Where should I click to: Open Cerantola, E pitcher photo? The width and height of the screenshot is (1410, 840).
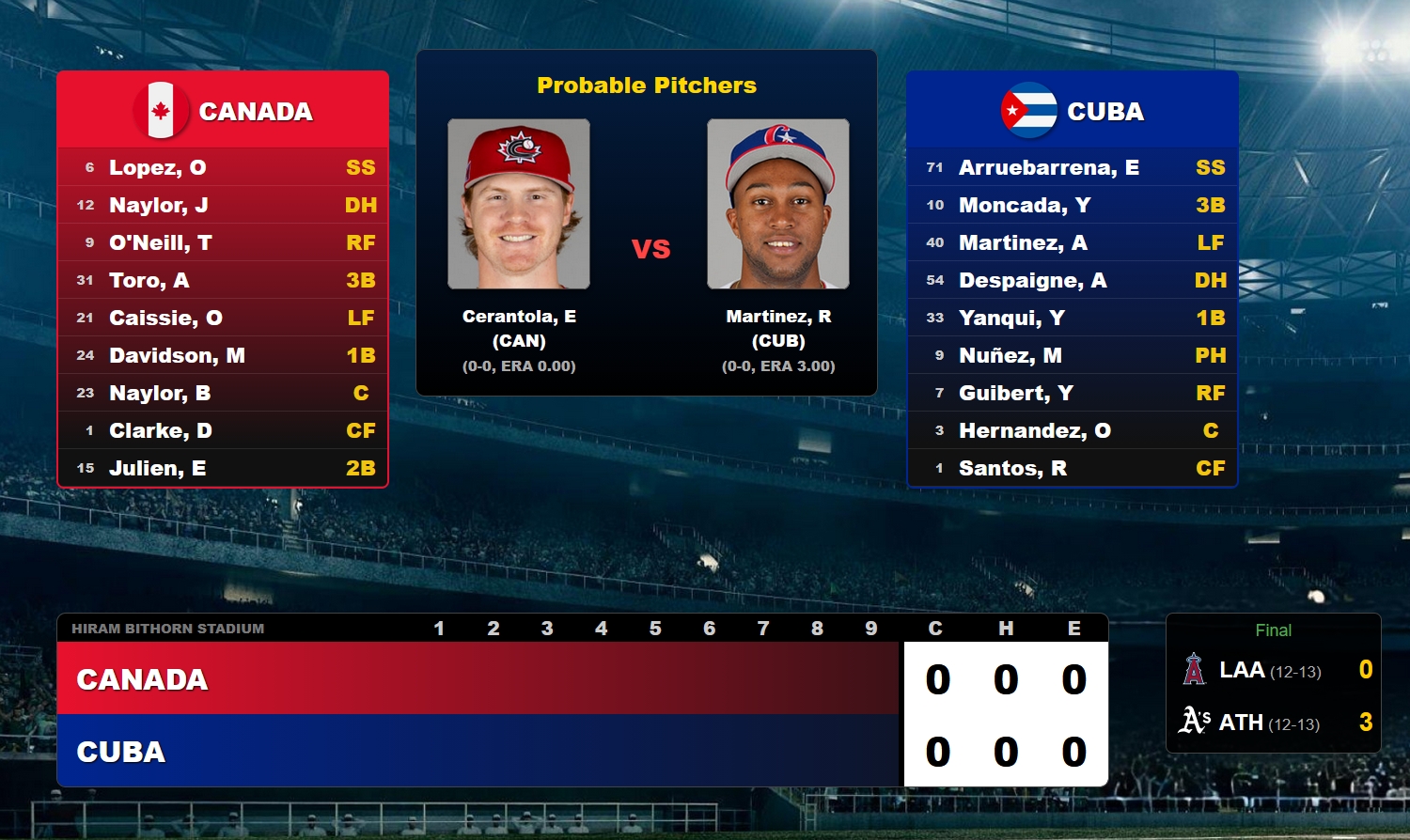click(x=519, y=204)
